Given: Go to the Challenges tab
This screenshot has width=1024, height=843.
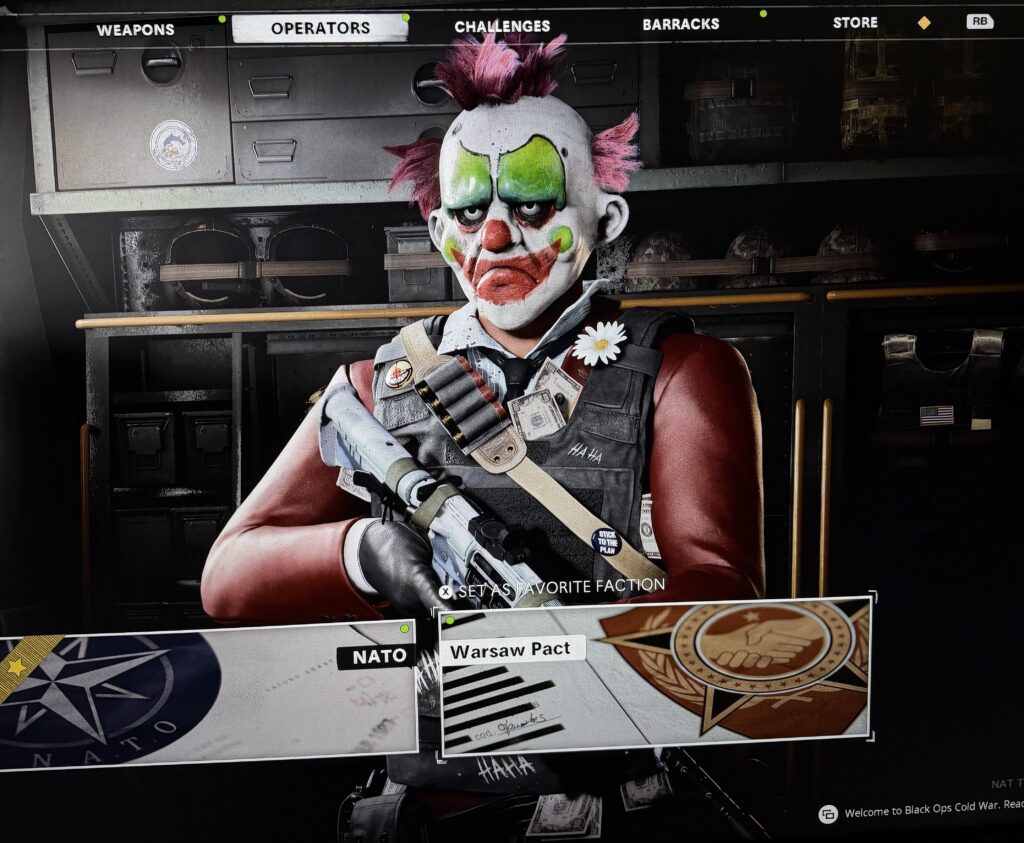Looking at the screenshot, I should (x=502, y=26).
